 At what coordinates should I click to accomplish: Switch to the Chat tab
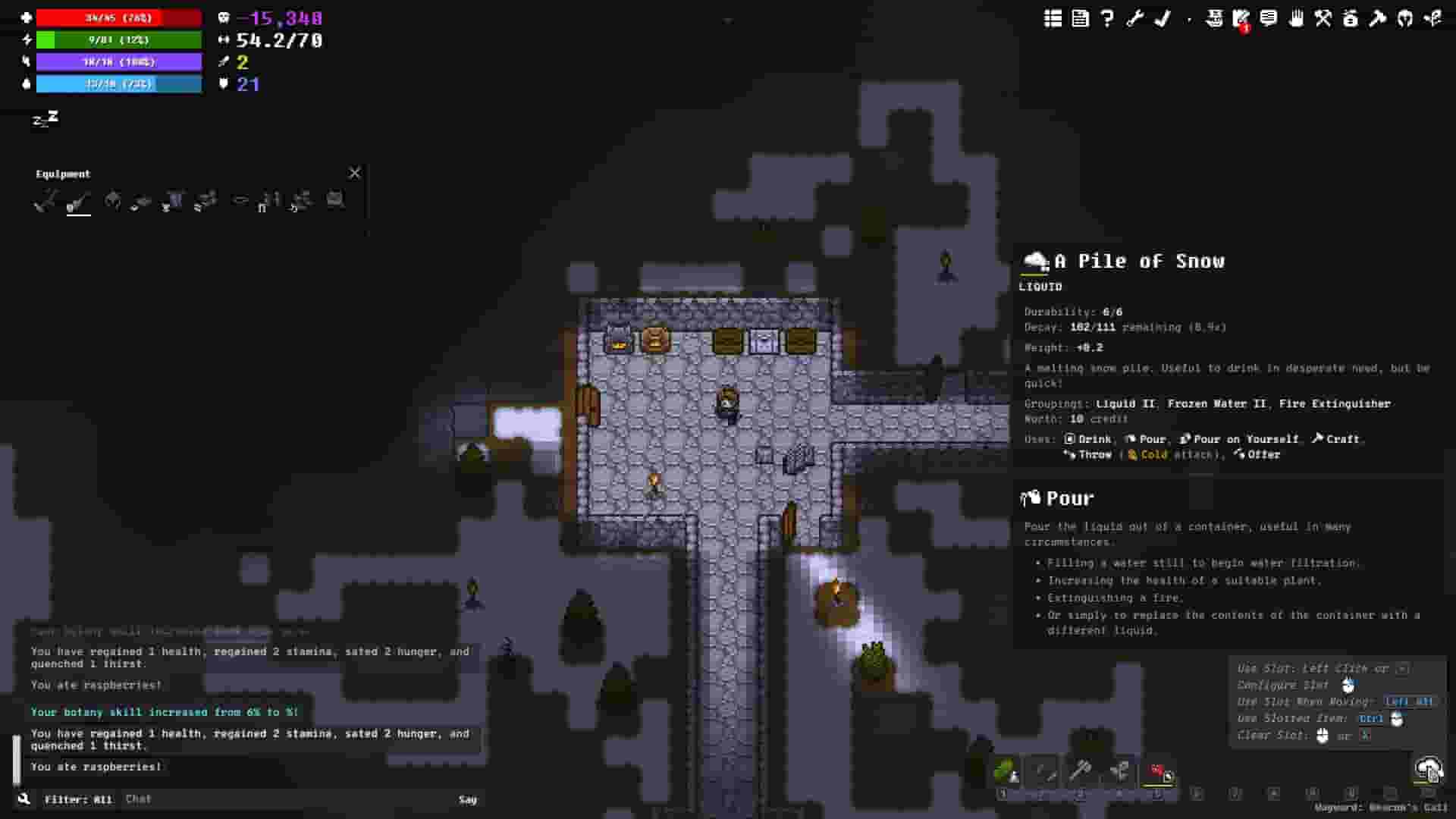pos(139,799)
